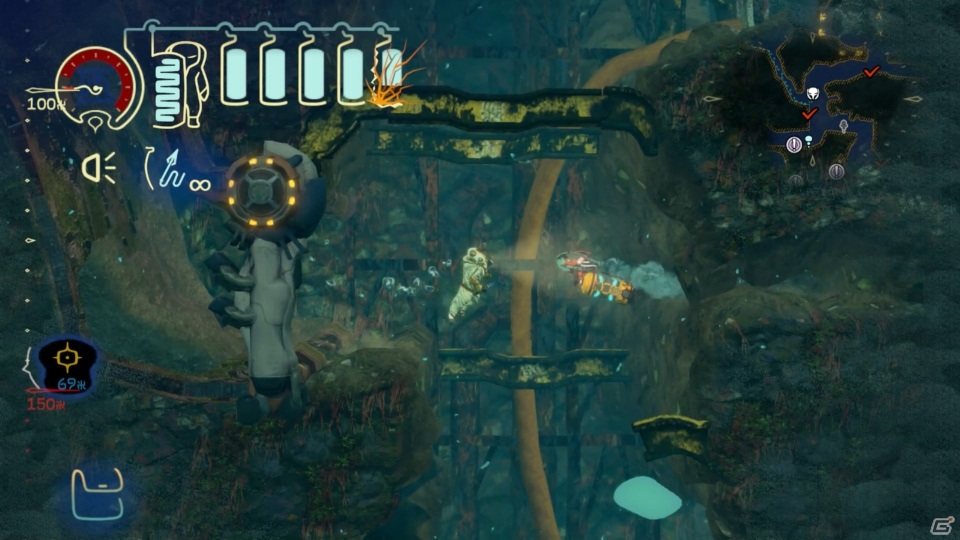
Task: Toggle the headlight icon
Action: click(99, 166)
